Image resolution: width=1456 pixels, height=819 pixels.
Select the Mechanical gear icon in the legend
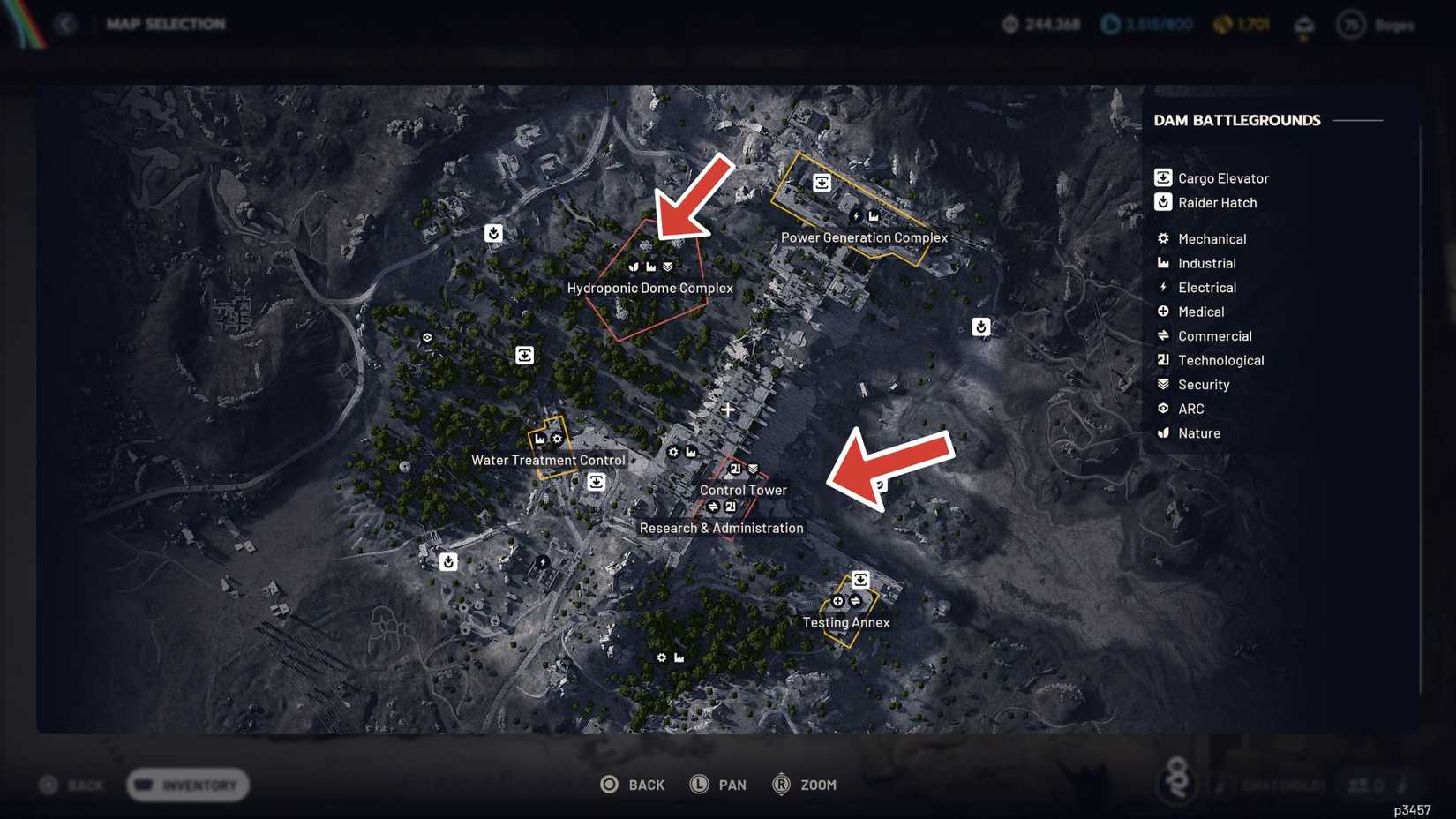[x=1163, y=238]
